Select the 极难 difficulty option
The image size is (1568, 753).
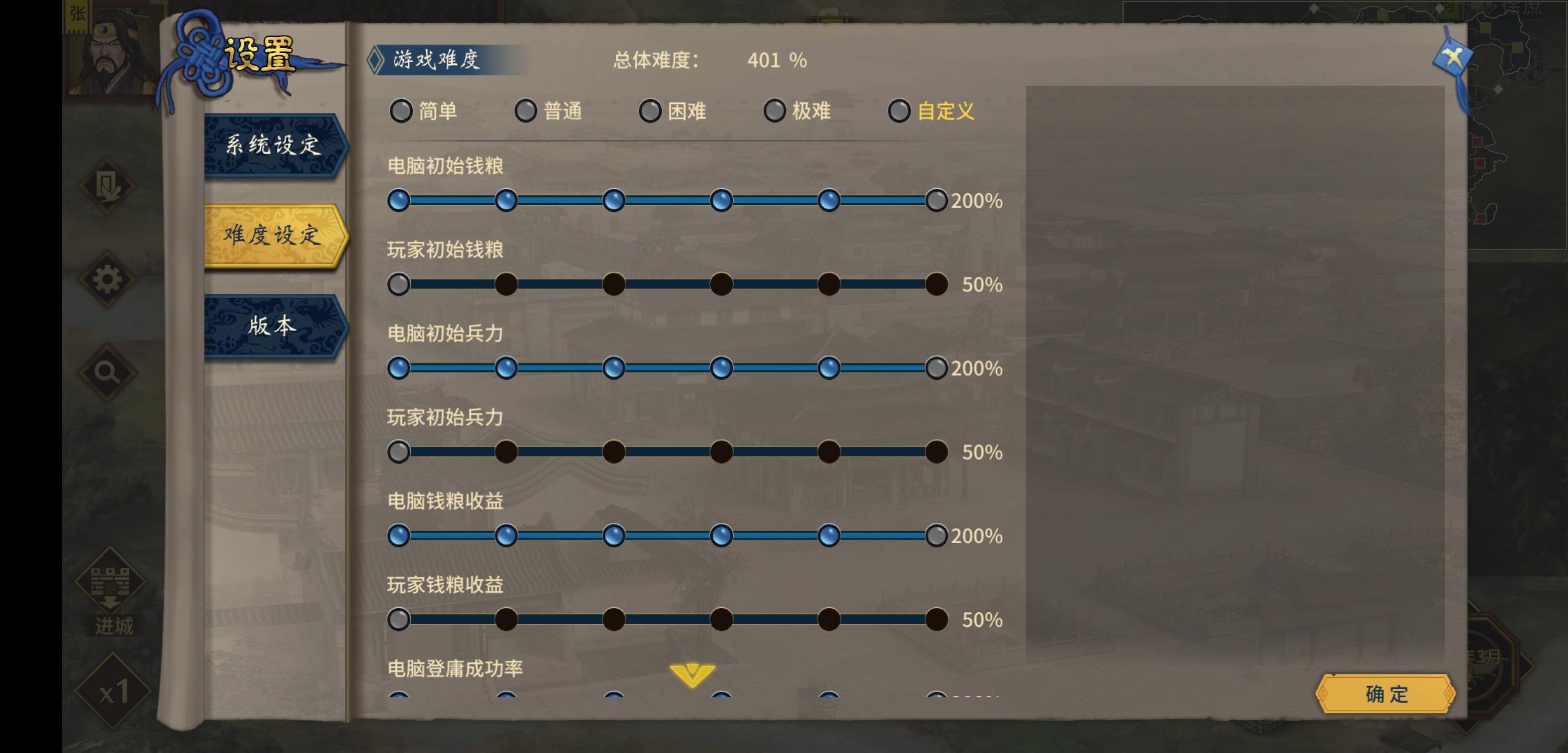(774, 111)
